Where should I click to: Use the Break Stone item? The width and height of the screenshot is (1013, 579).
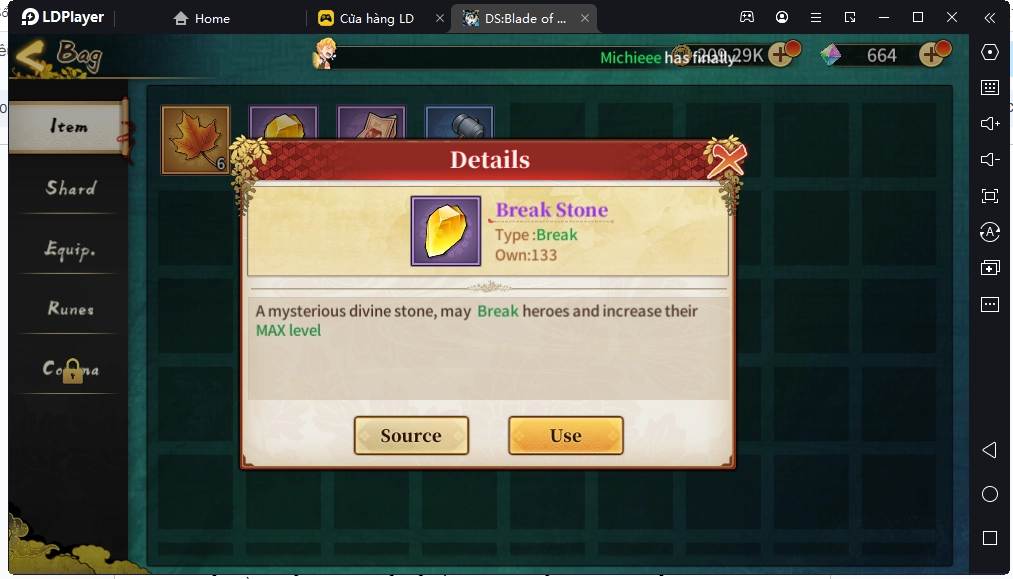point(565,436)
